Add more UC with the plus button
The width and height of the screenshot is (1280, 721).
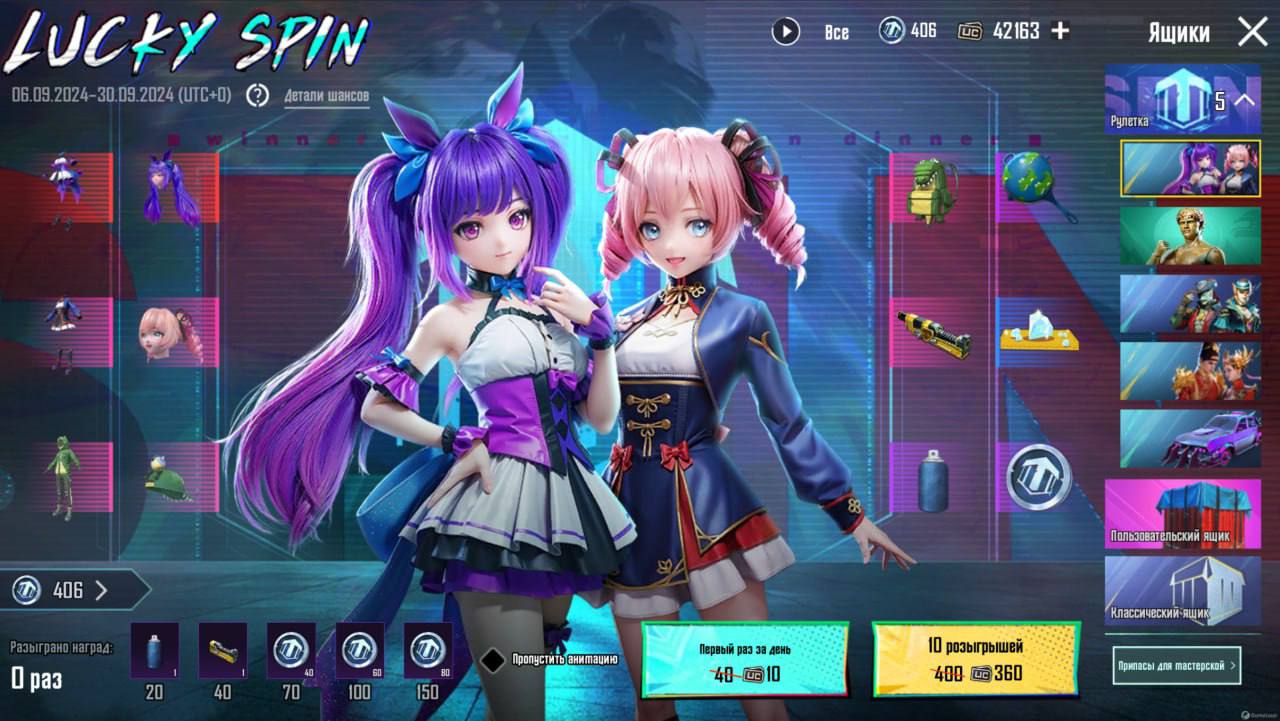(x=1060, y=31)
